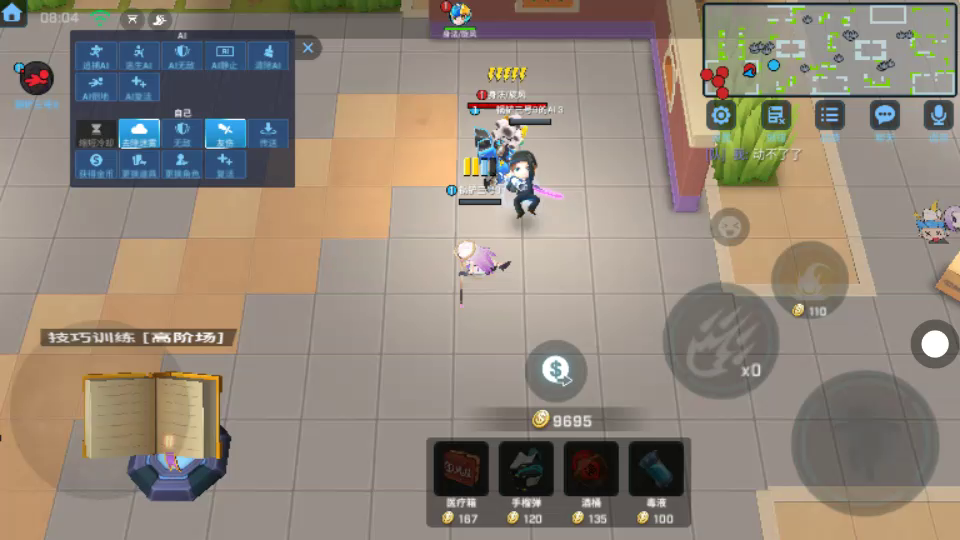Open the gear settings icon
This screenshot has width=960, height=540.
tap(721, 115)
